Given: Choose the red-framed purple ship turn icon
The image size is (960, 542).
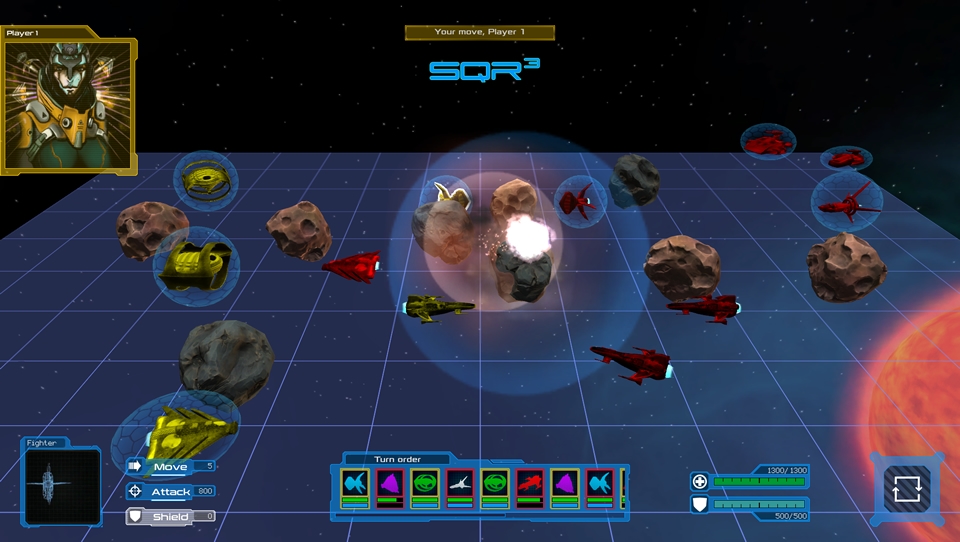Looking at the screenshot, I should coord(390,486).
